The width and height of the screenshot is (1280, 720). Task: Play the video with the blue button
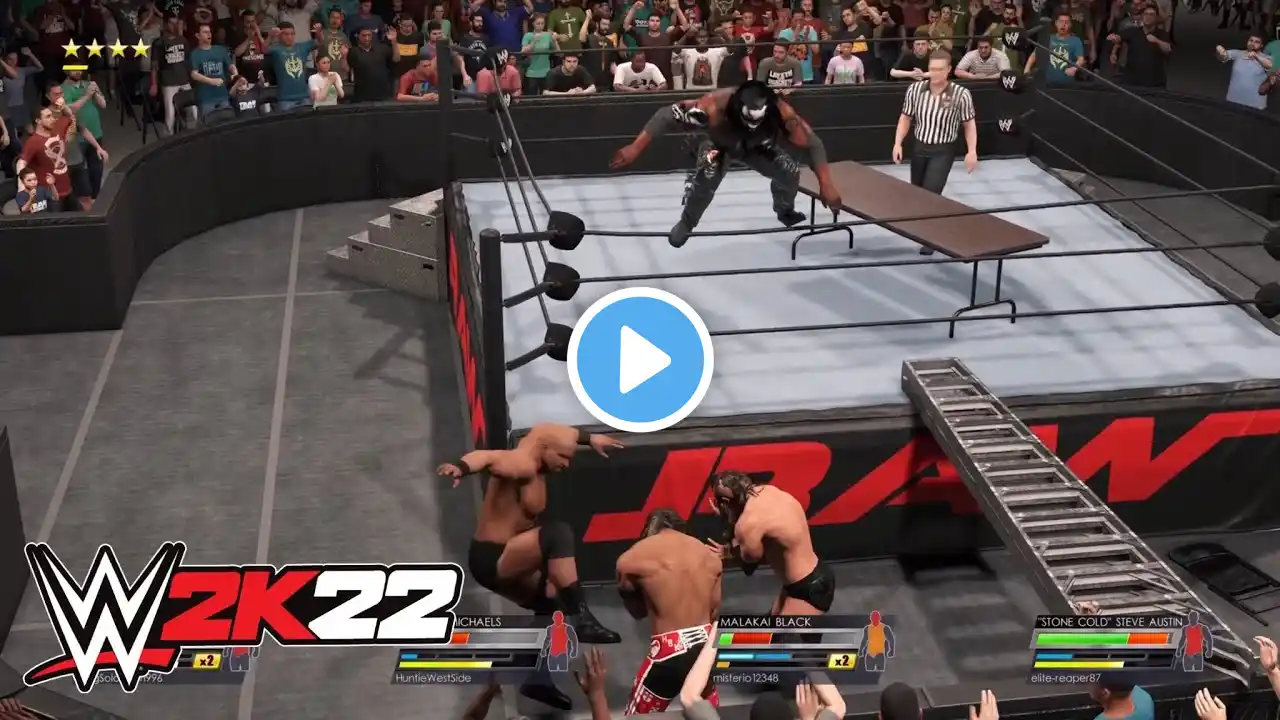[x=640, y=360]
